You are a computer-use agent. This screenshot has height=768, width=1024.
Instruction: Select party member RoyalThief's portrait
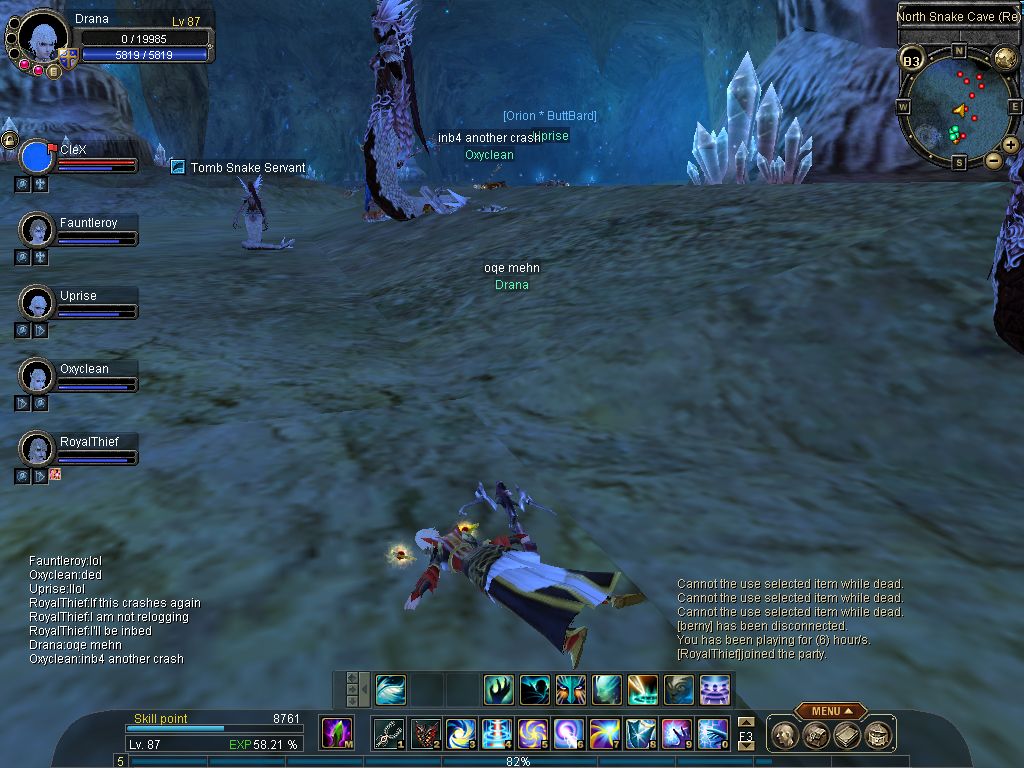[37, 448]
